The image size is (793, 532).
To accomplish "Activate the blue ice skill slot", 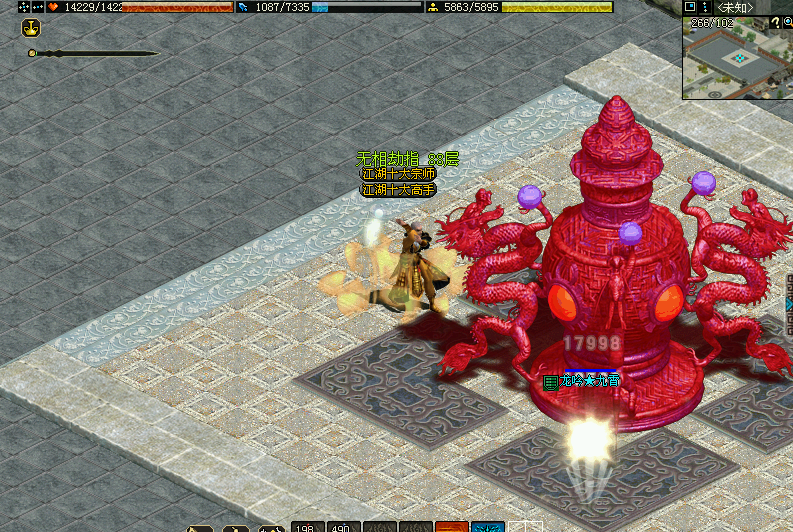I will click(487, 526).
